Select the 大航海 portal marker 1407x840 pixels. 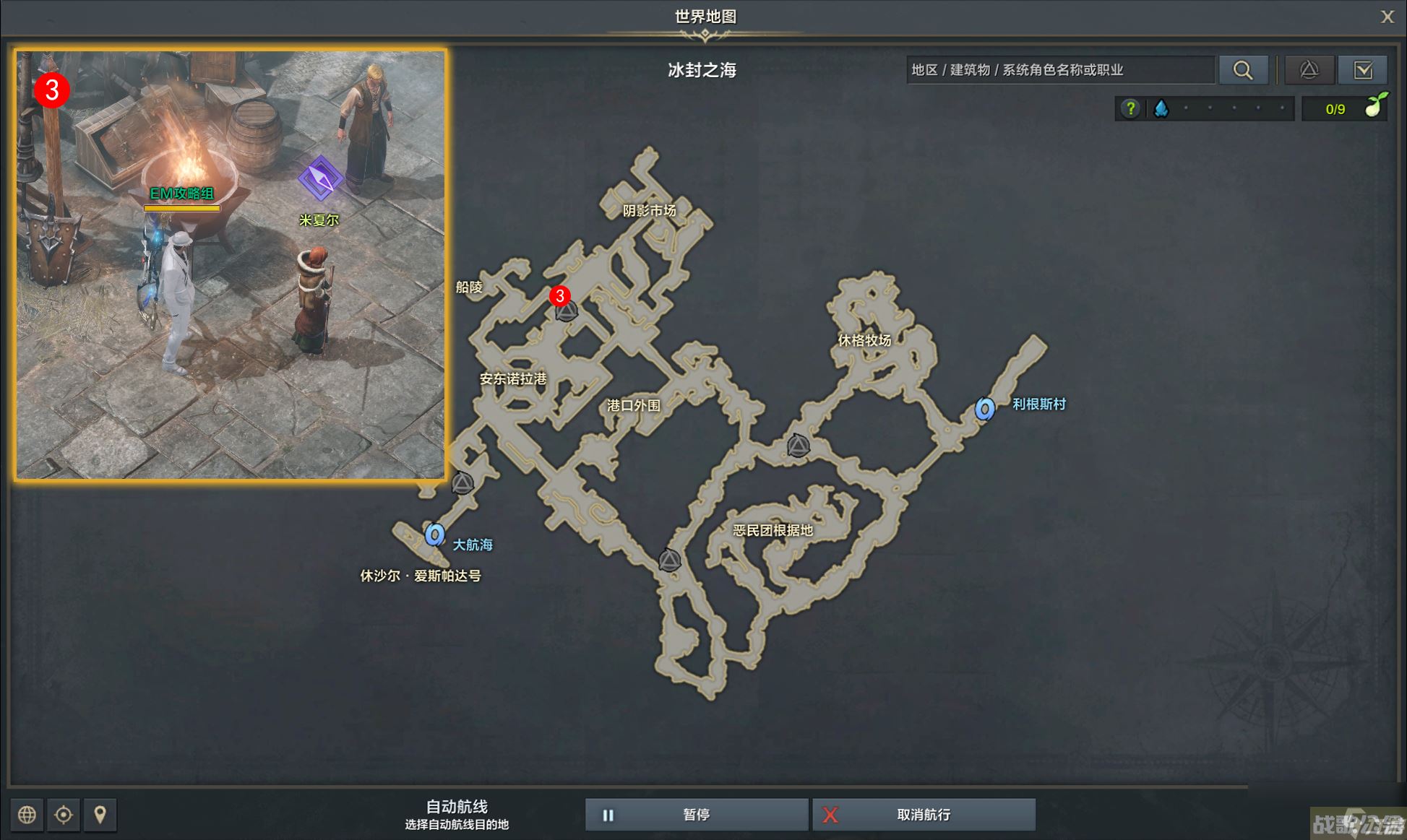click(x=434, y=534)
